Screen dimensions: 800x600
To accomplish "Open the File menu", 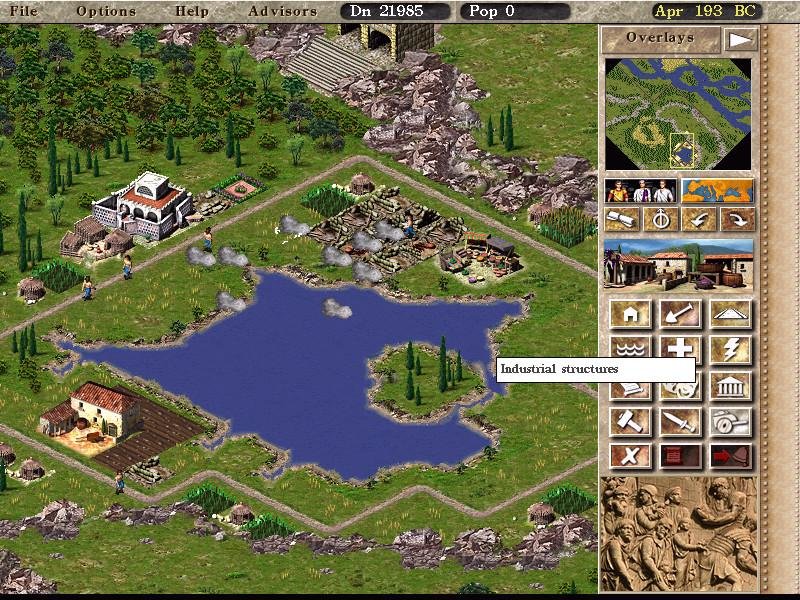I will [x=23, y=11].
